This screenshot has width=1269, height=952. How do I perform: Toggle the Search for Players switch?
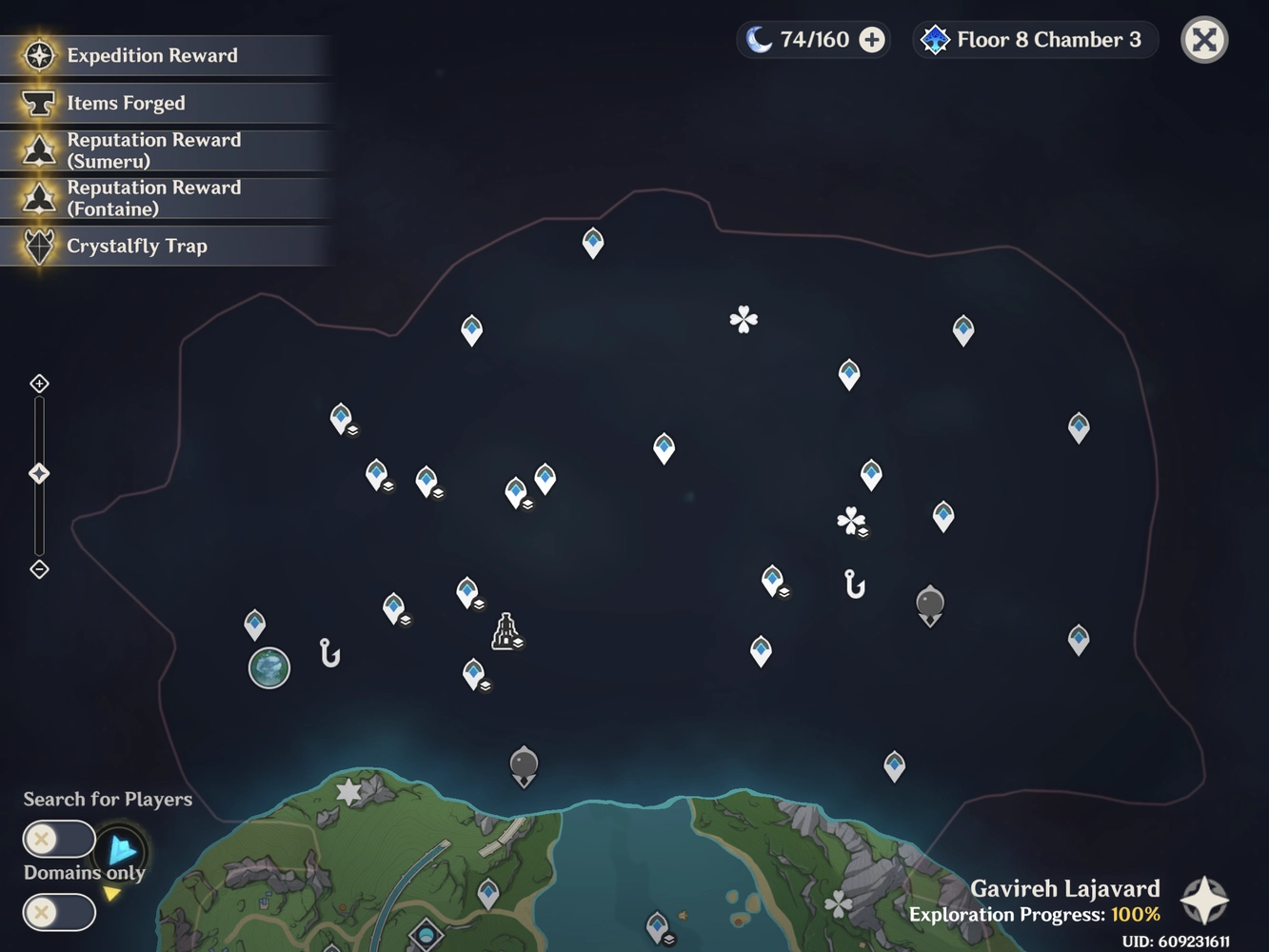tap(58, 839)
